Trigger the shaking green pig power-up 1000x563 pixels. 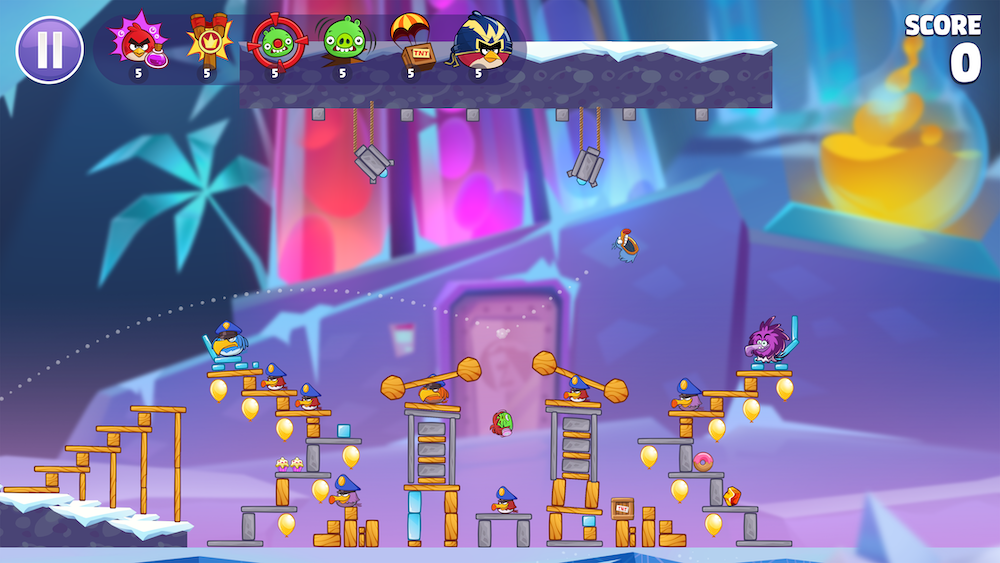[x=341, y=42]
